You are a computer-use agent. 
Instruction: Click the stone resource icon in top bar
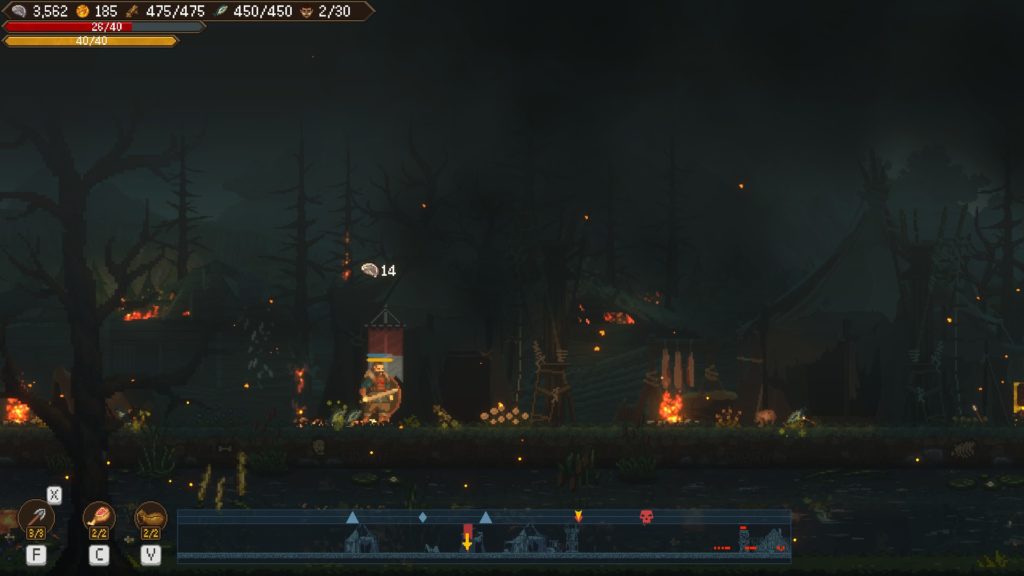click(x=19, y=11)
